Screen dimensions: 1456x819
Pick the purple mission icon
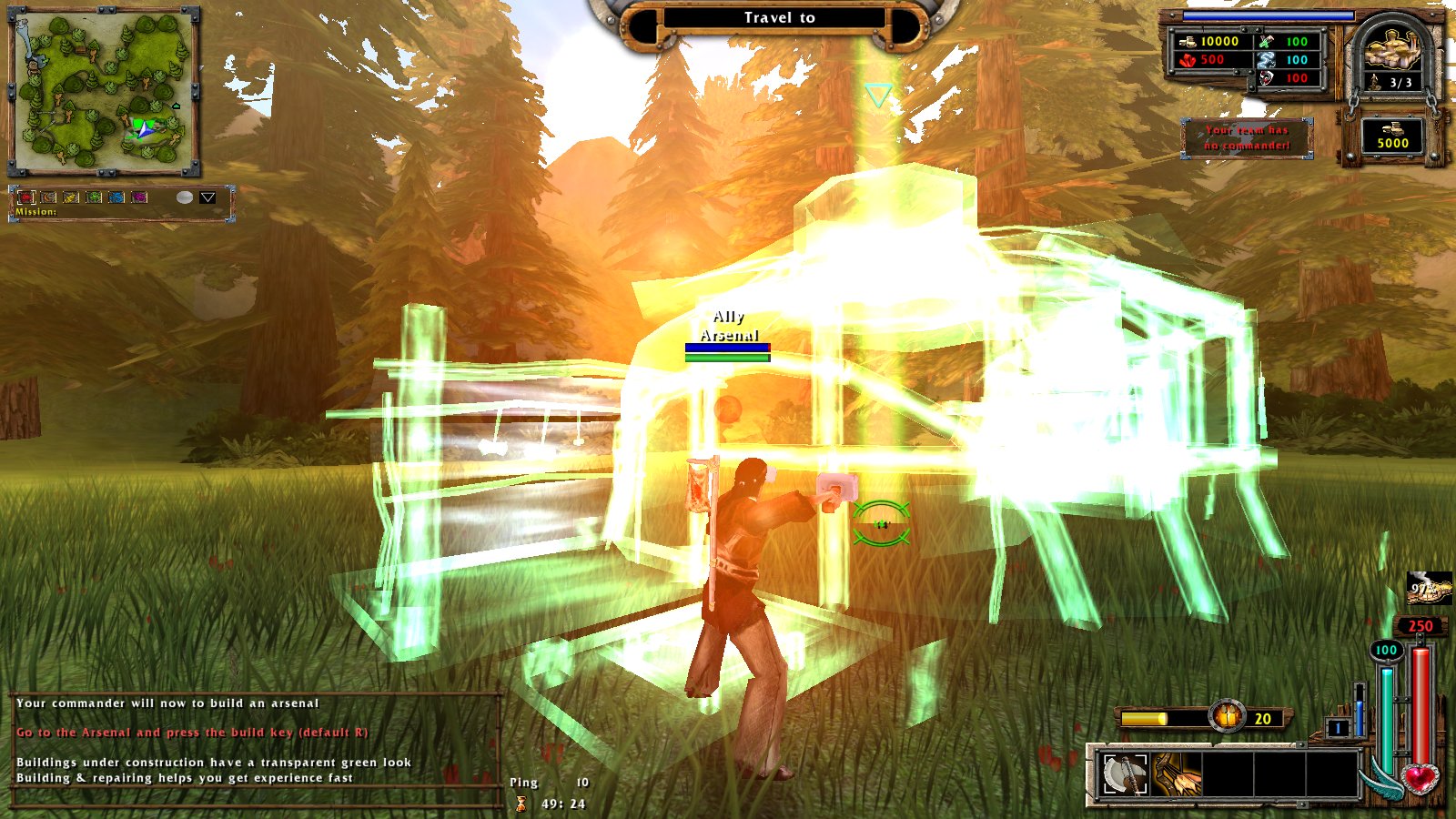(x=139, y=197)
